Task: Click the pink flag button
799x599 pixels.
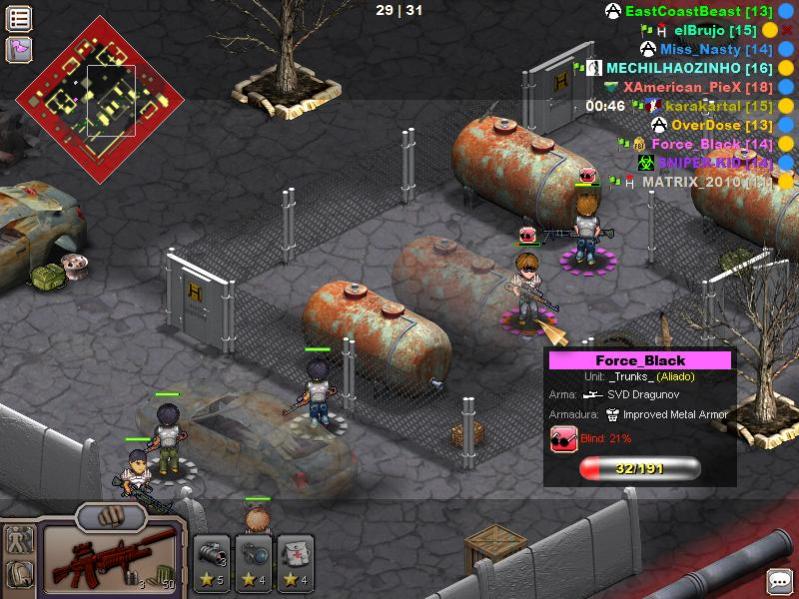Action: pos(19,49)
